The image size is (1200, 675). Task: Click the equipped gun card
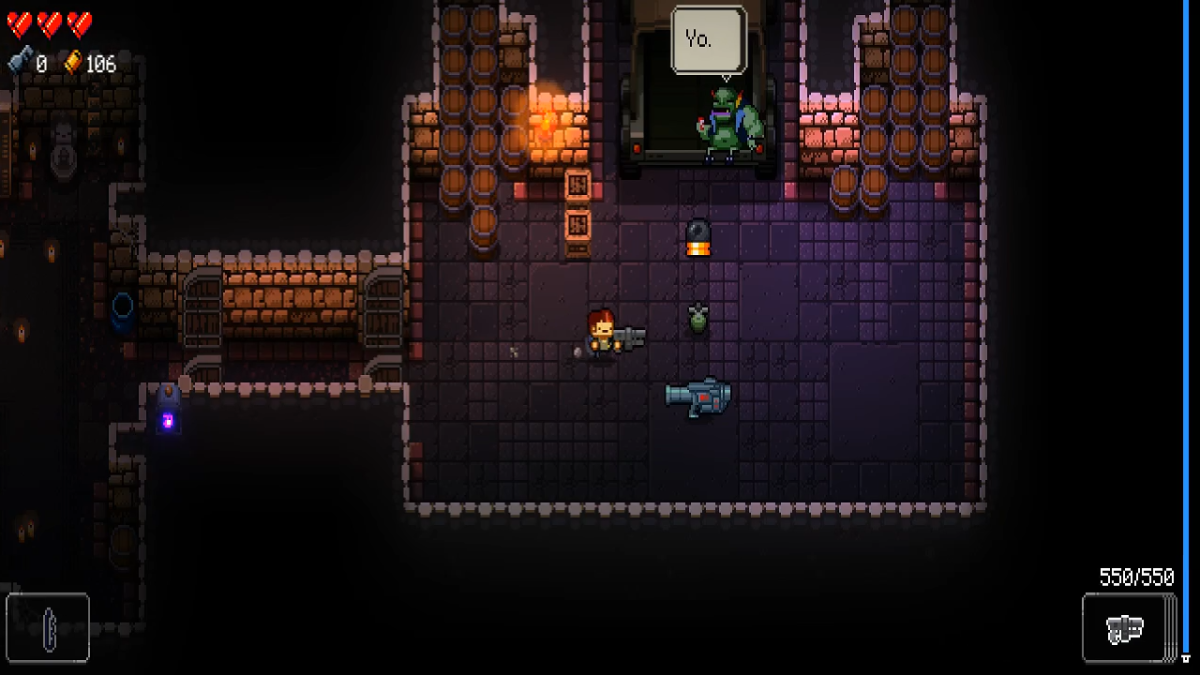pyautogui.click(x=1125, y=629)
